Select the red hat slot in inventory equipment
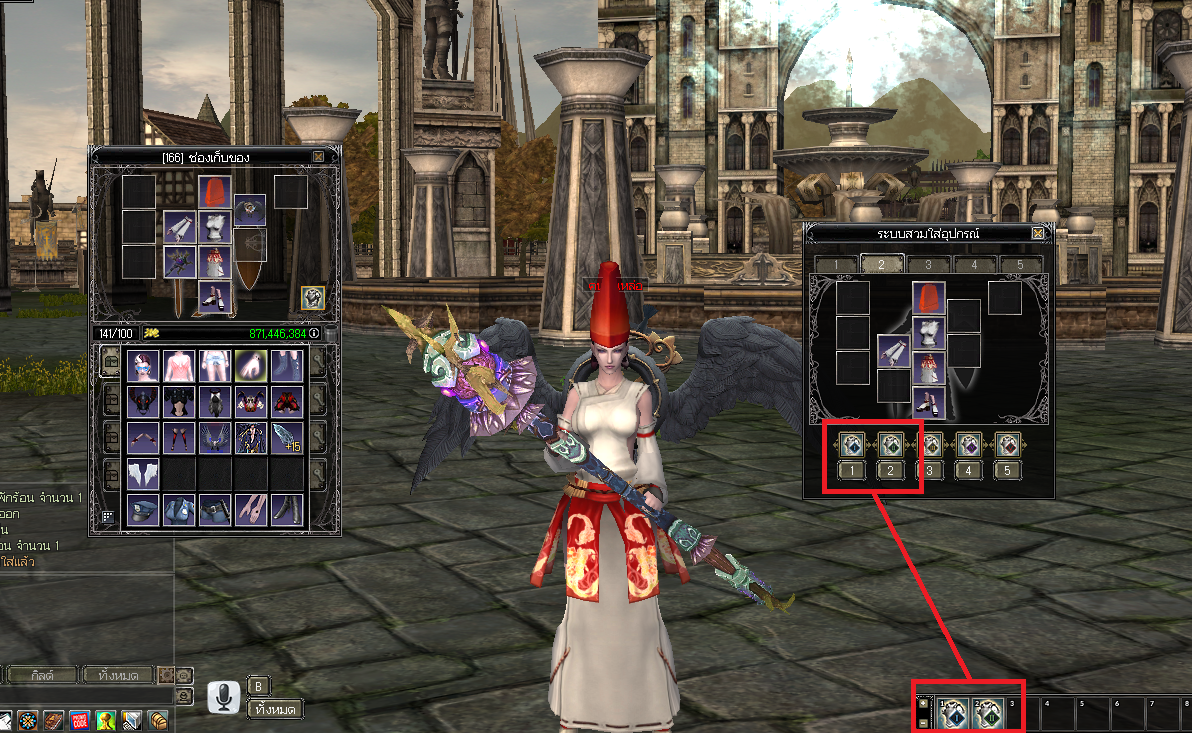Screen dimensions: 1192x733 click(x=214, y=192)
